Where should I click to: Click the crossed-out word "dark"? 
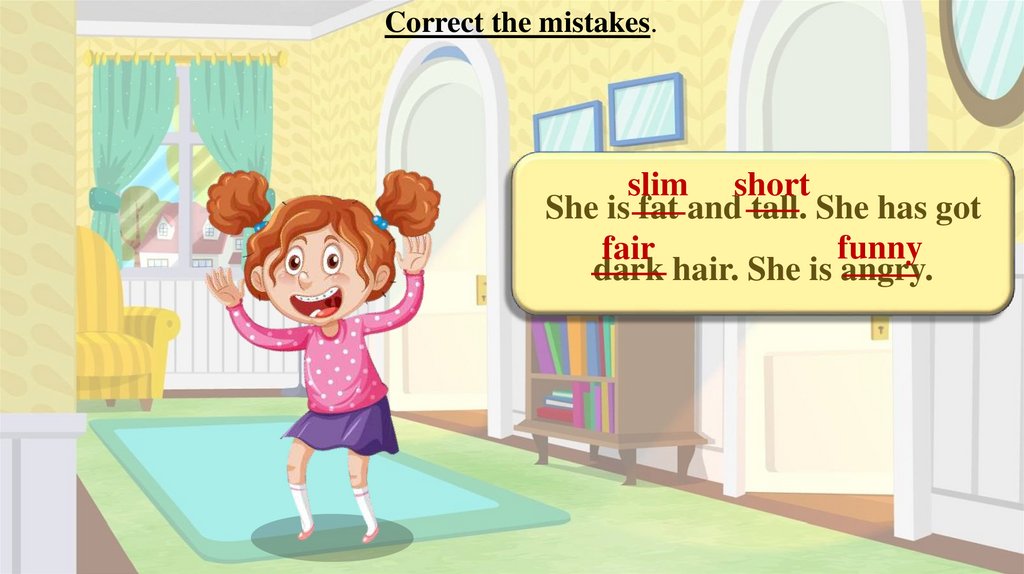629,270
